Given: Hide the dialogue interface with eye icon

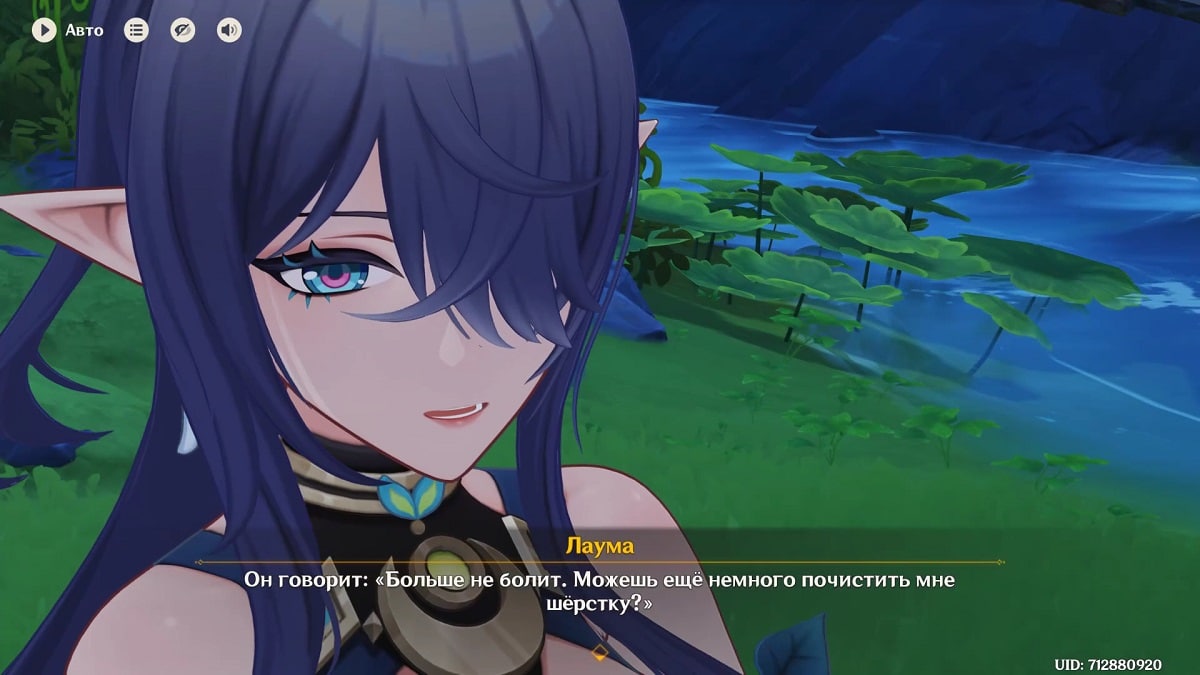Looking at the screenshot, I should point(182,30).
